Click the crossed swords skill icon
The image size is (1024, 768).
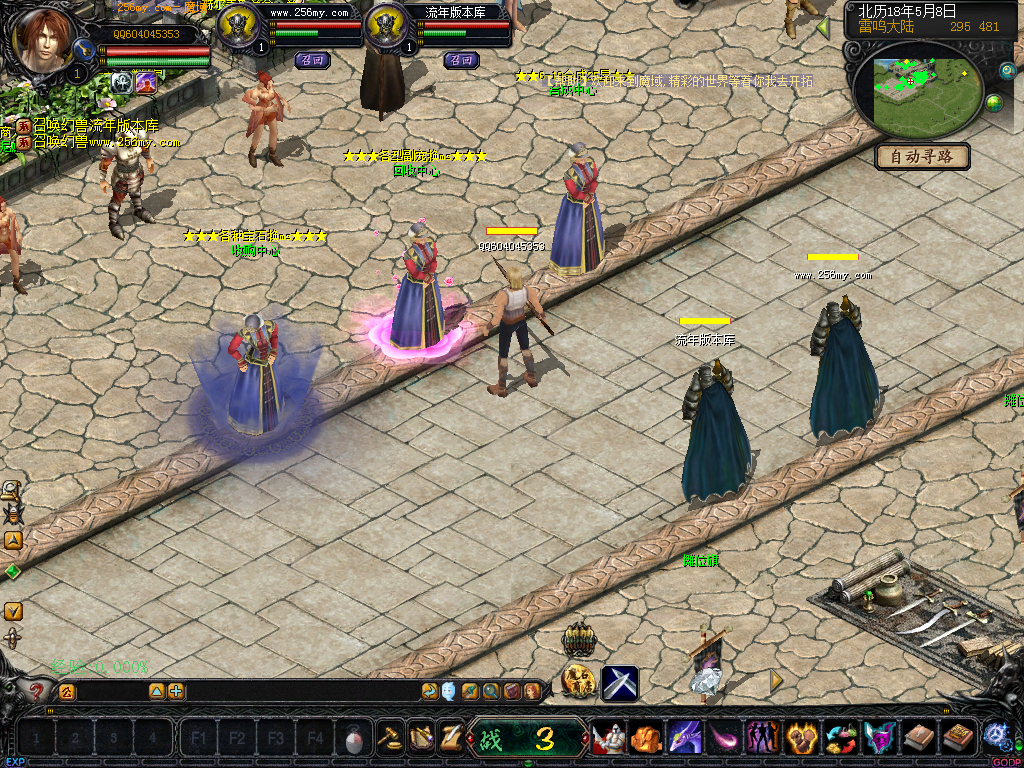pyautogui.click(x=620, y=683)
